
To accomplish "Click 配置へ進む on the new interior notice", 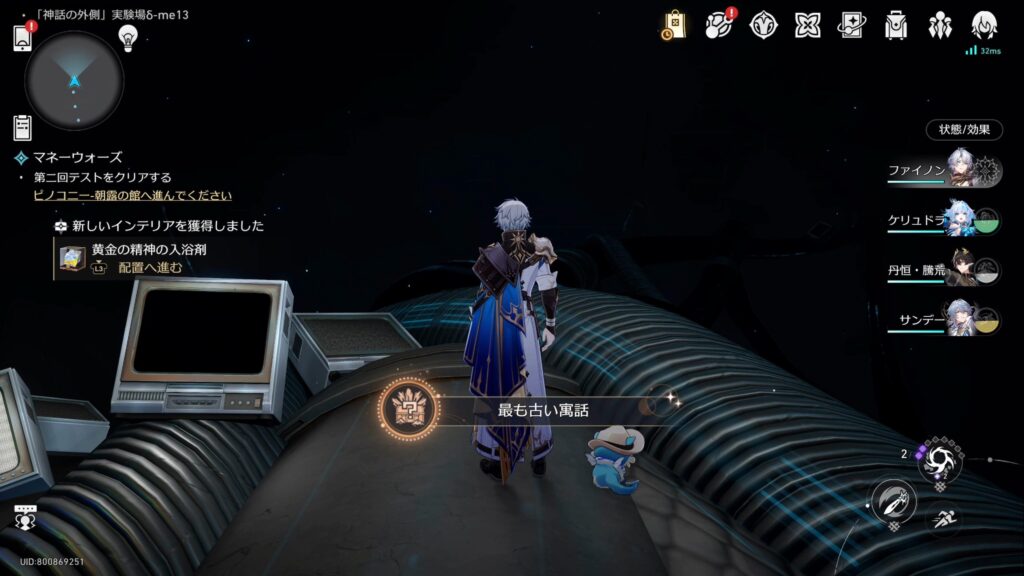I will (x=150, y=267).
